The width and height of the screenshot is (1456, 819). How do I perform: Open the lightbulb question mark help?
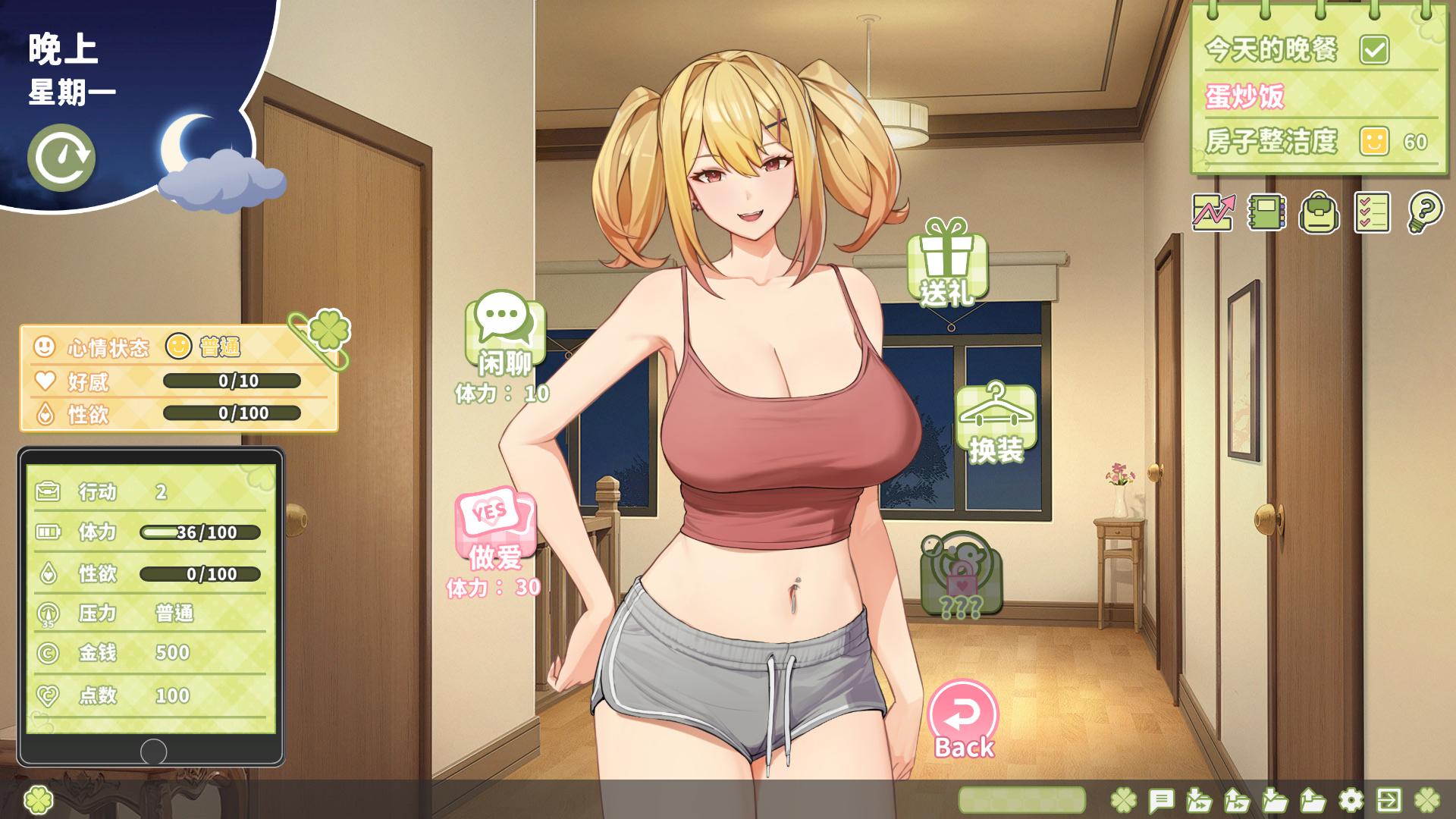(x=1425, y=212)
